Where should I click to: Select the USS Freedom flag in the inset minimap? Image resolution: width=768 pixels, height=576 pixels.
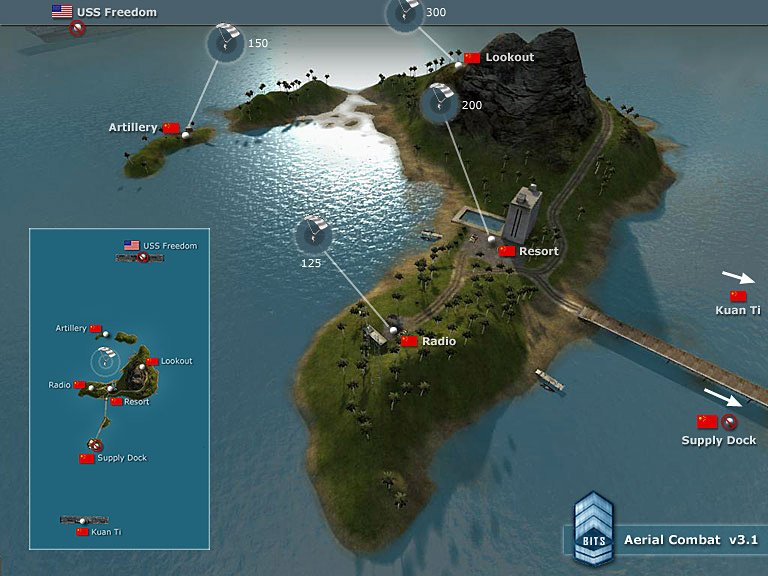point(131,245)
